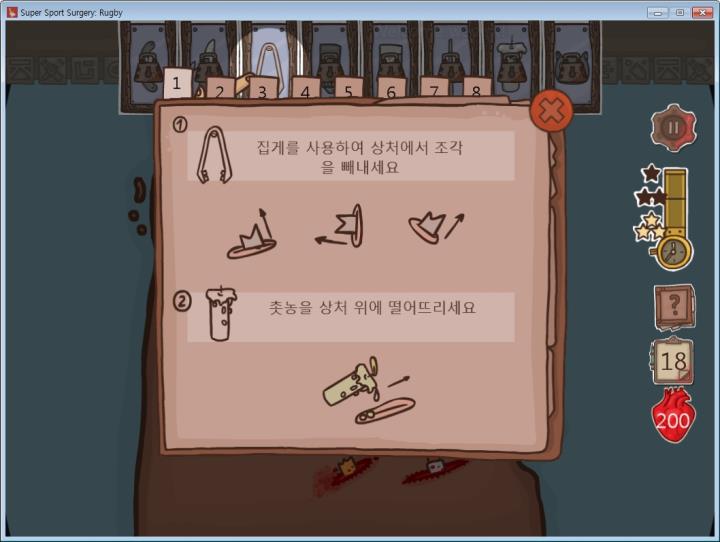Switch to instruction tab 8
Image resolution: width=720 pixels, height=542 pixels.
click(x=477, y=90)
